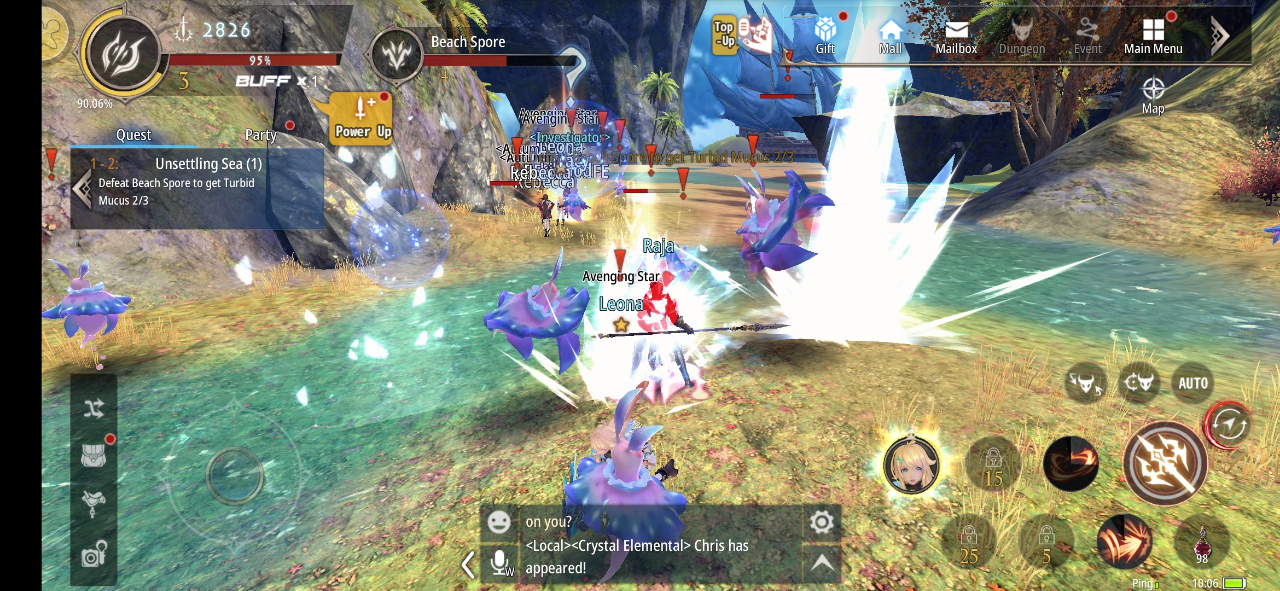Toggle AUTO combat mode

point(1193,383)
